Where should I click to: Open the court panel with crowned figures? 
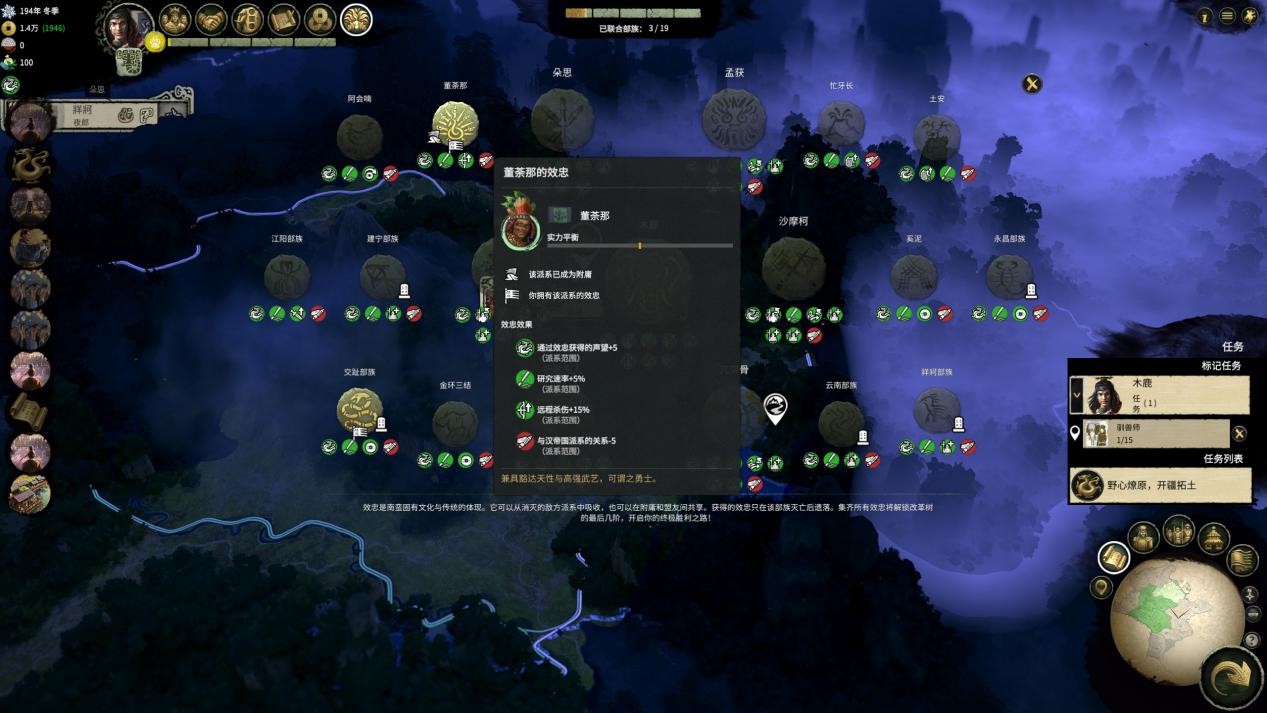coord(175,19)
